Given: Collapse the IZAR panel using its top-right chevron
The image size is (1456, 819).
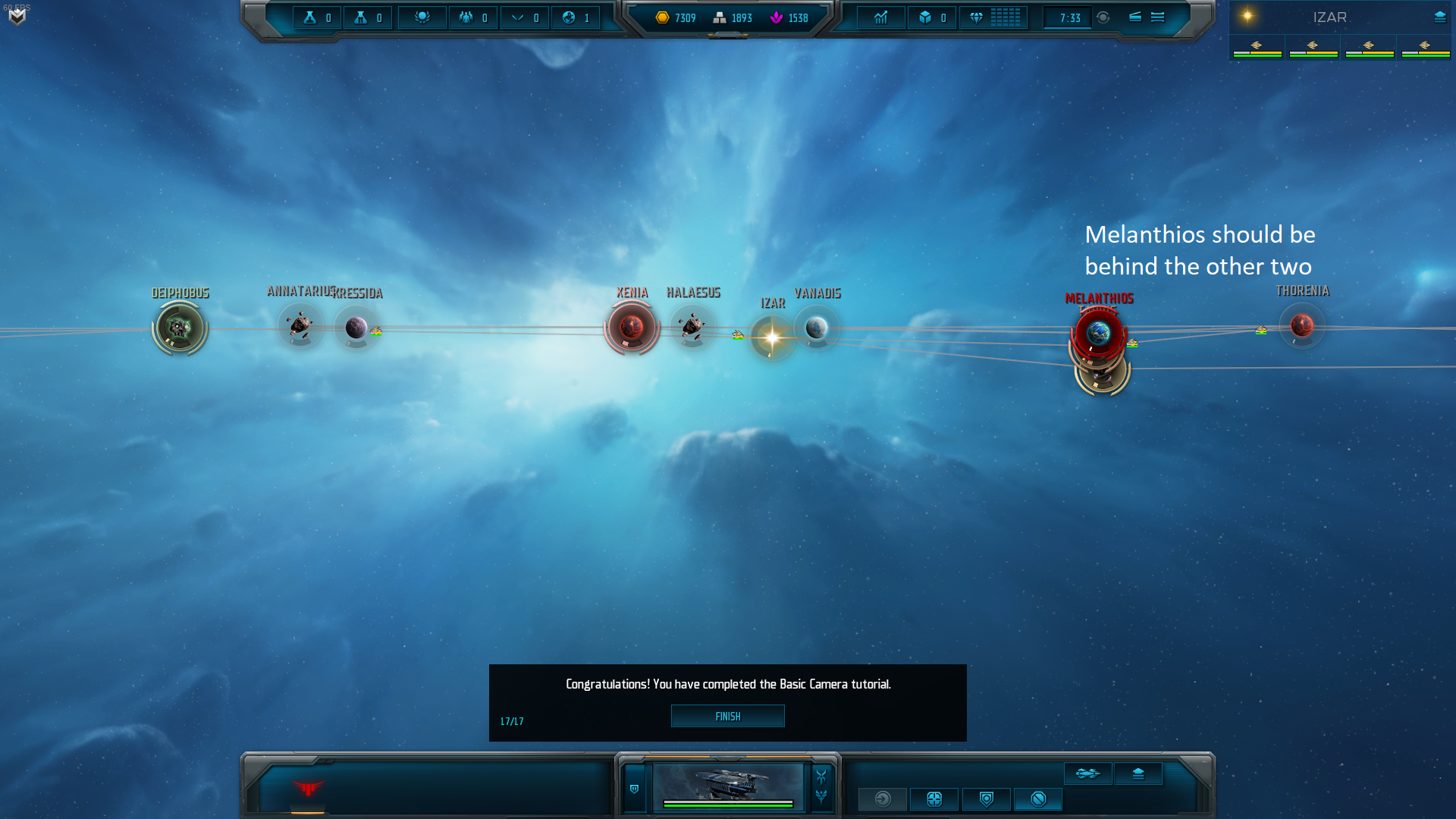Looking at the screenshot, I should 1439,16.
